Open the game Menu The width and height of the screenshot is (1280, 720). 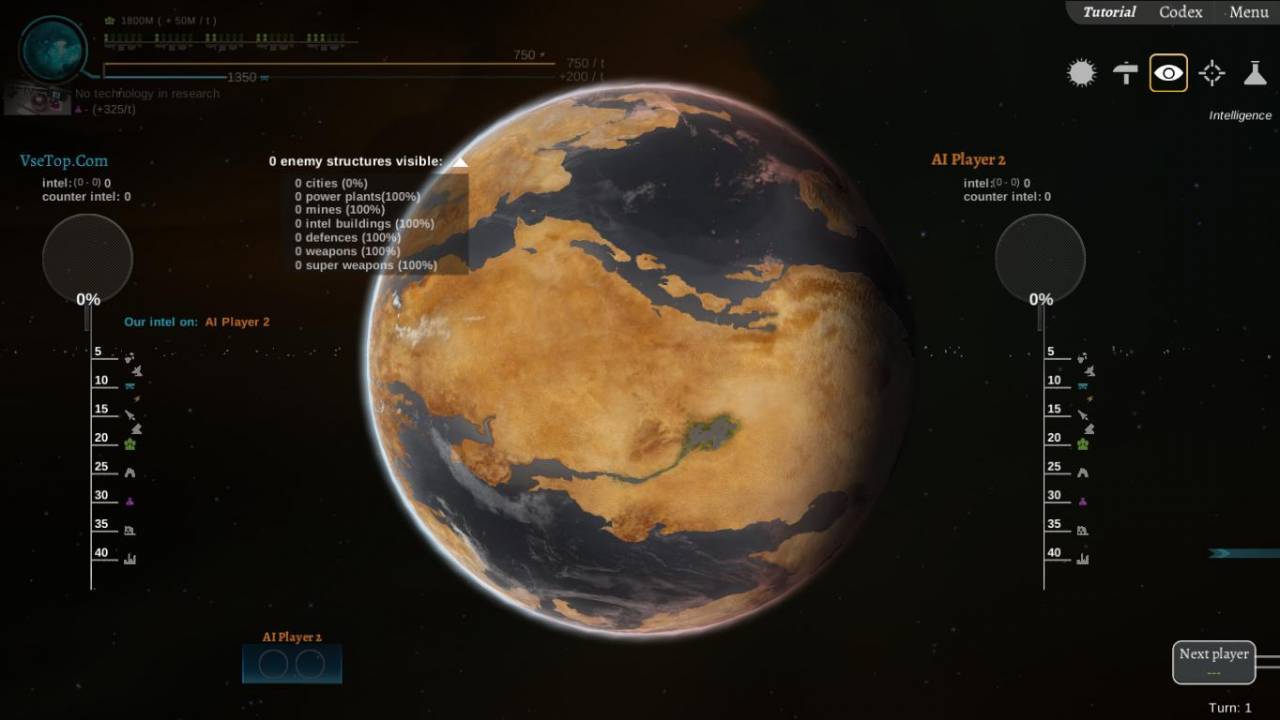pos(1248,12)
